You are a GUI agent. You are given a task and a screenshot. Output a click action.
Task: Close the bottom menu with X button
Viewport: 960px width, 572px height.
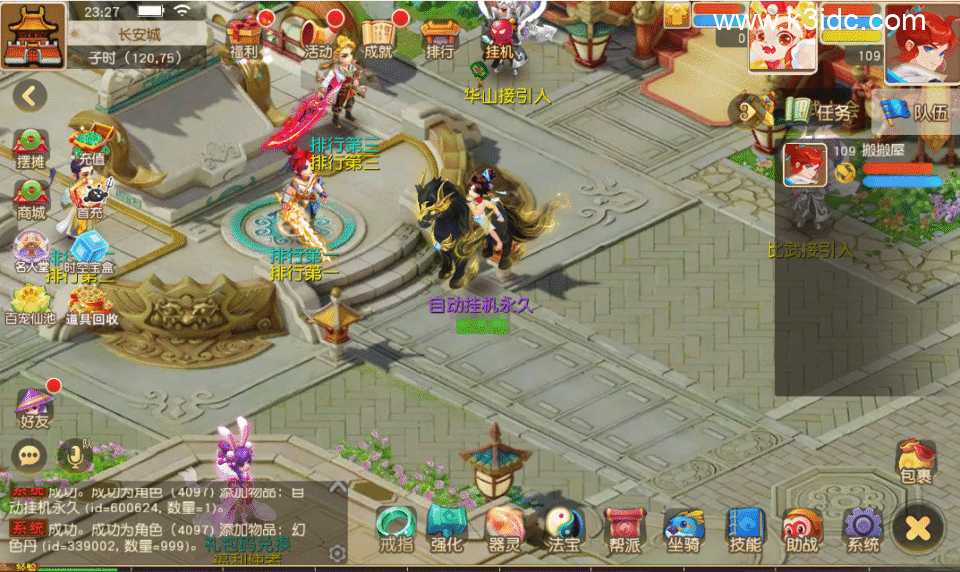[918, 526]
